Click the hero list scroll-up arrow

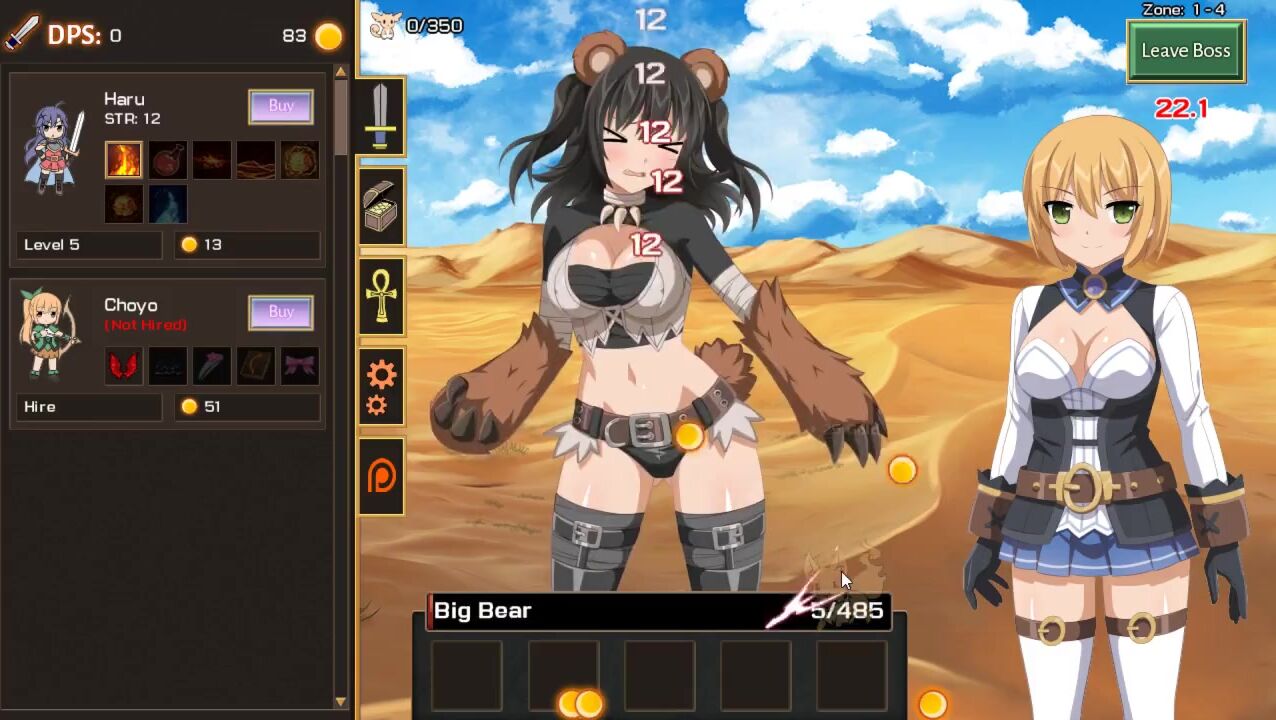[340, 72]
